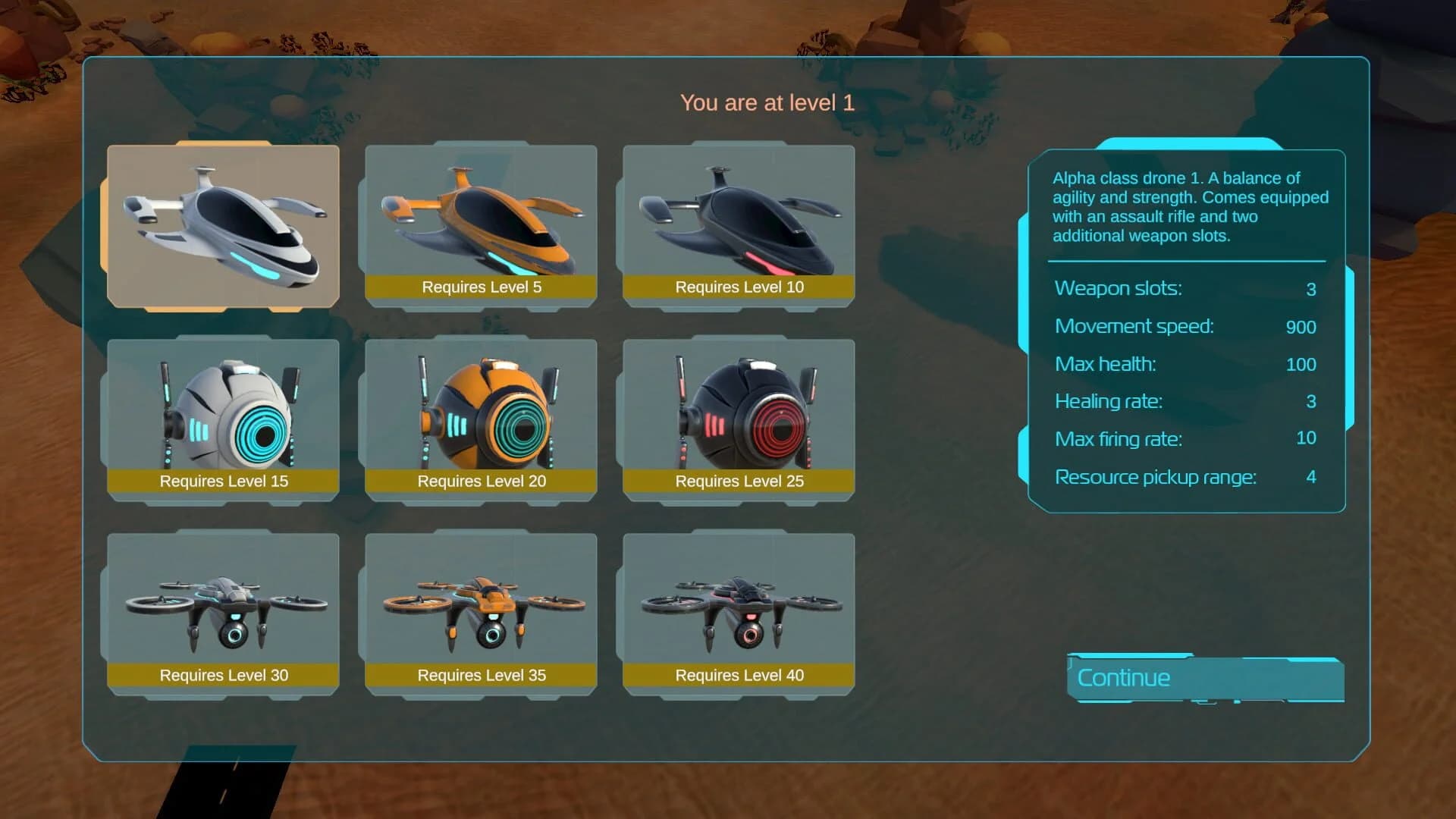Screen dimensions: 1456x819
Task: Choose the black quadcopter requiring Level 40
Action: [x=739, y=607]
